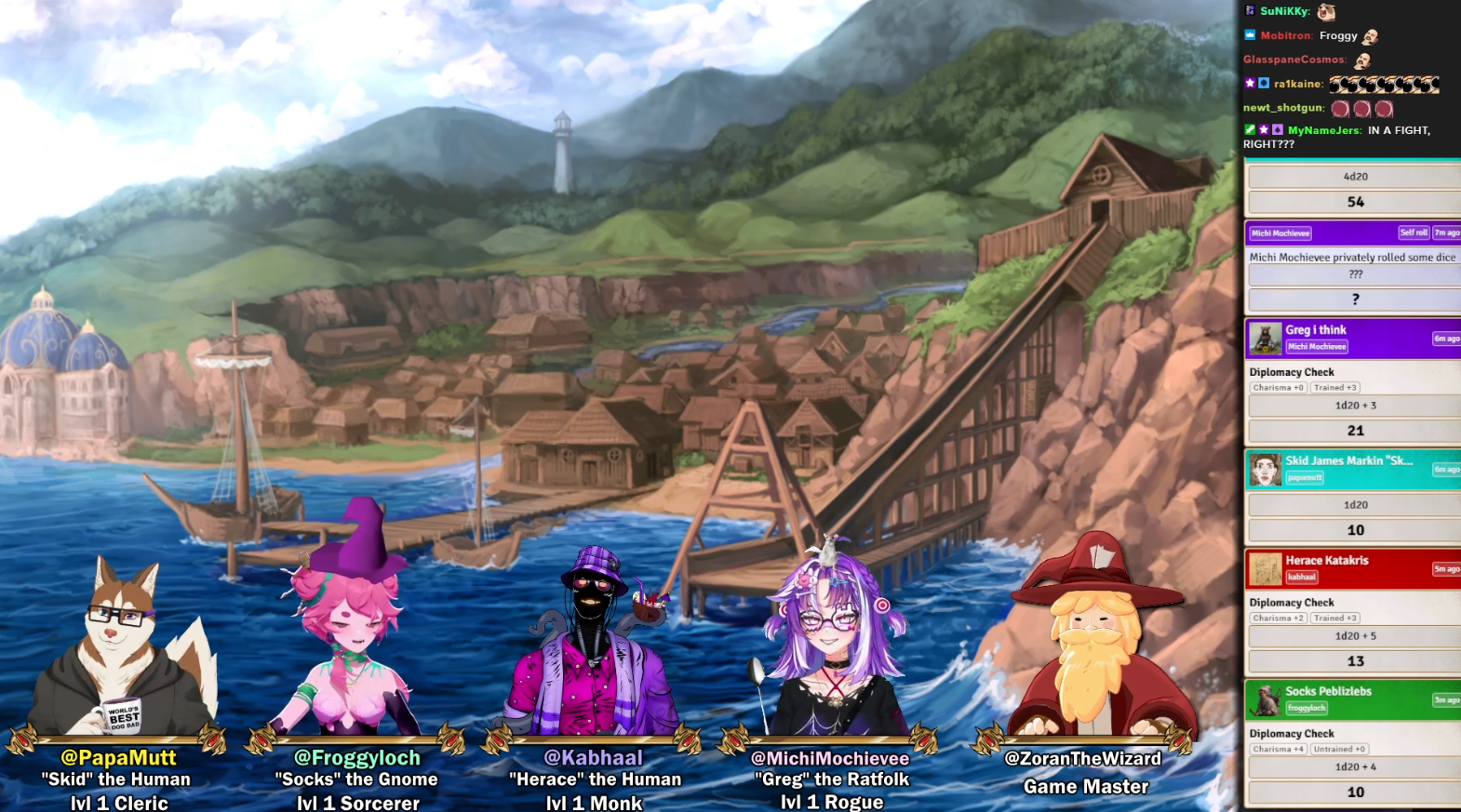Open Greg's Diplomacy Check roll of 21
This screenshot has width=1461, height=812.
1355,431
